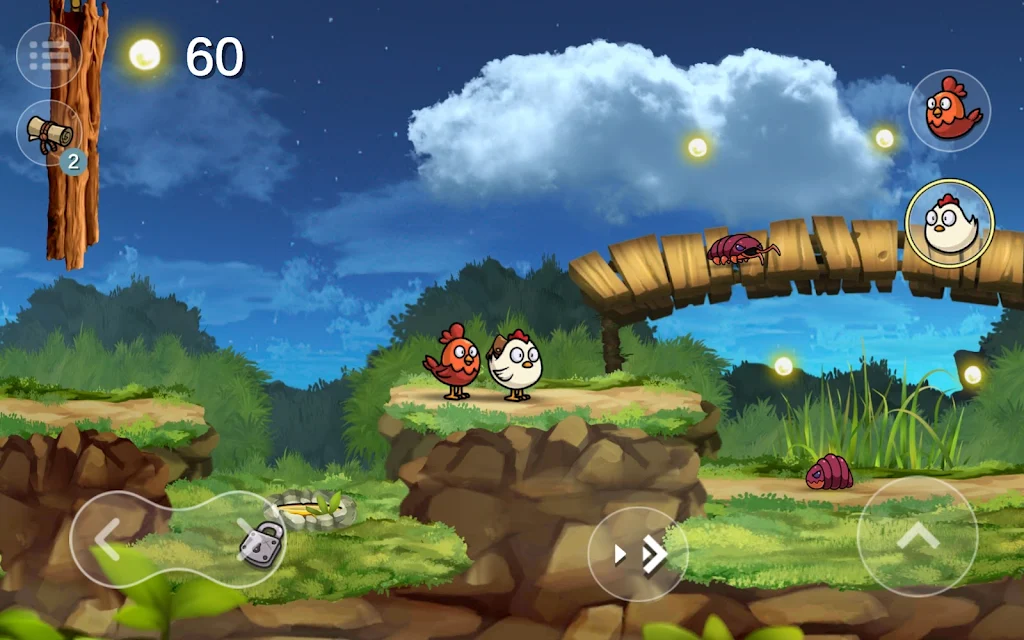Tap the padlocked move-right arrow control
This screenshot has height=640, width=1024.
click(250, 538)
